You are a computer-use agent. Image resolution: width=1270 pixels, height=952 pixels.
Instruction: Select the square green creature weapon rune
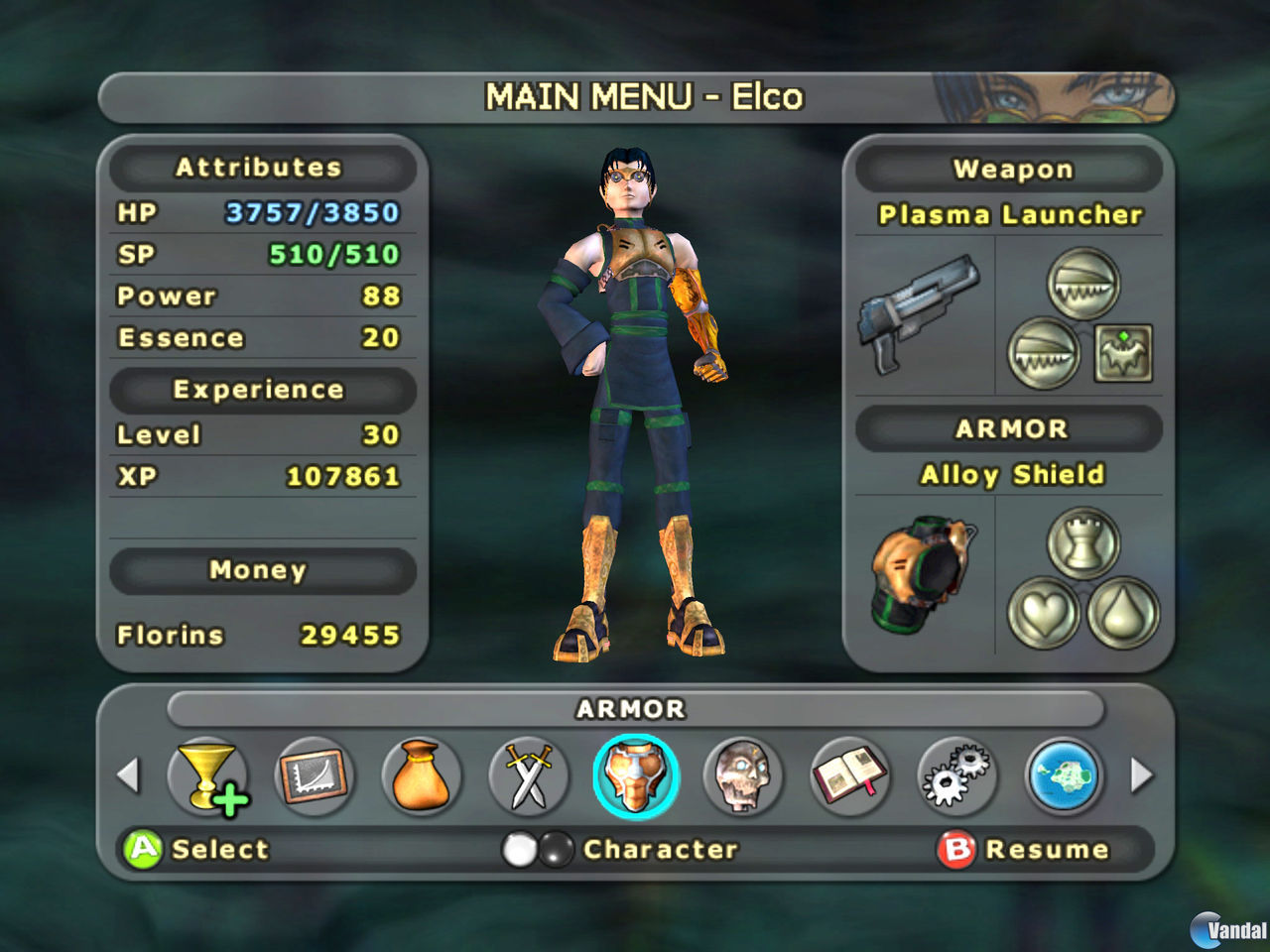click(1123, 353)
